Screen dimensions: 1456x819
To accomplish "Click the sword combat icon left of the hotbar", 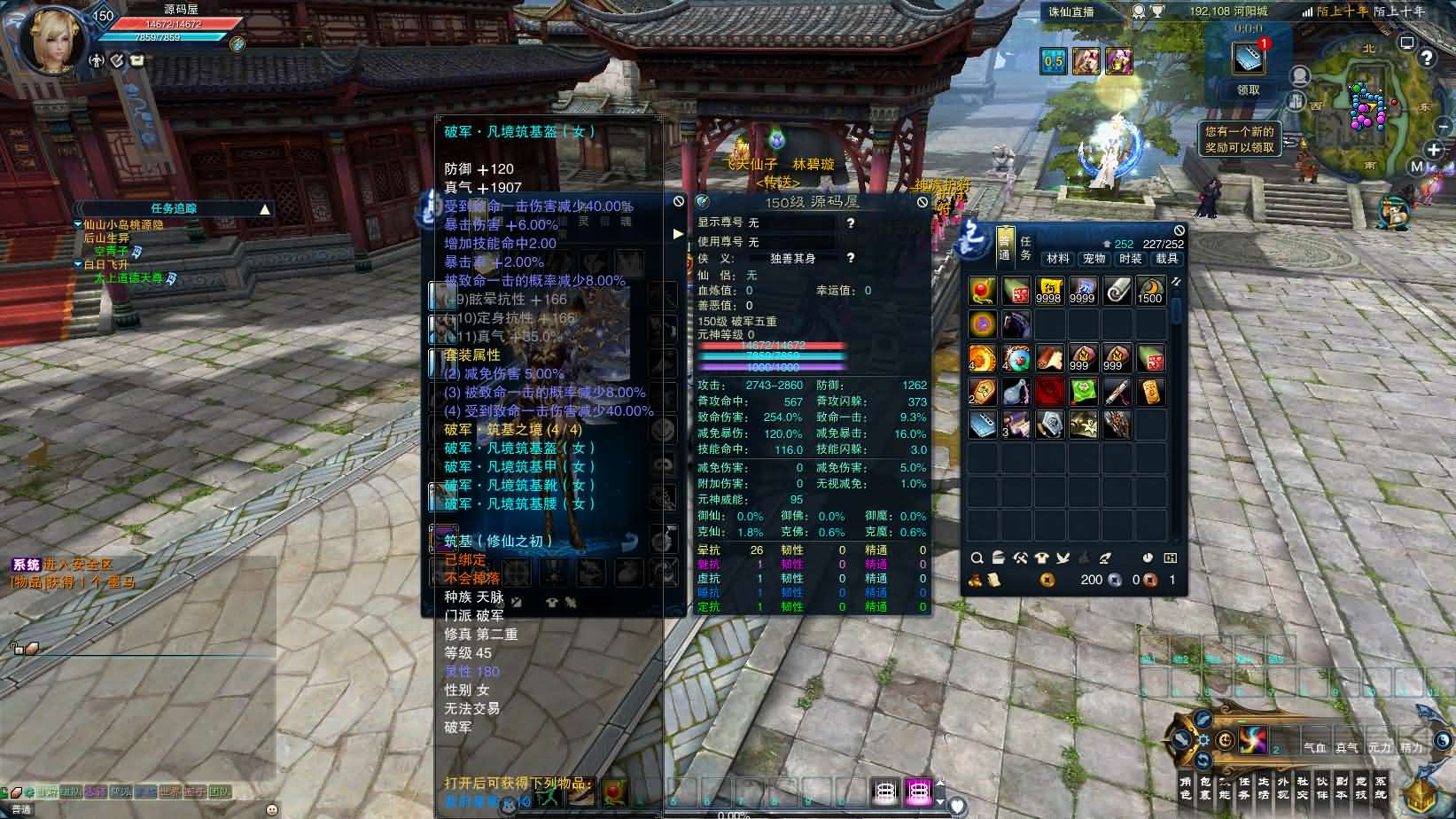I will (1180, 738).
